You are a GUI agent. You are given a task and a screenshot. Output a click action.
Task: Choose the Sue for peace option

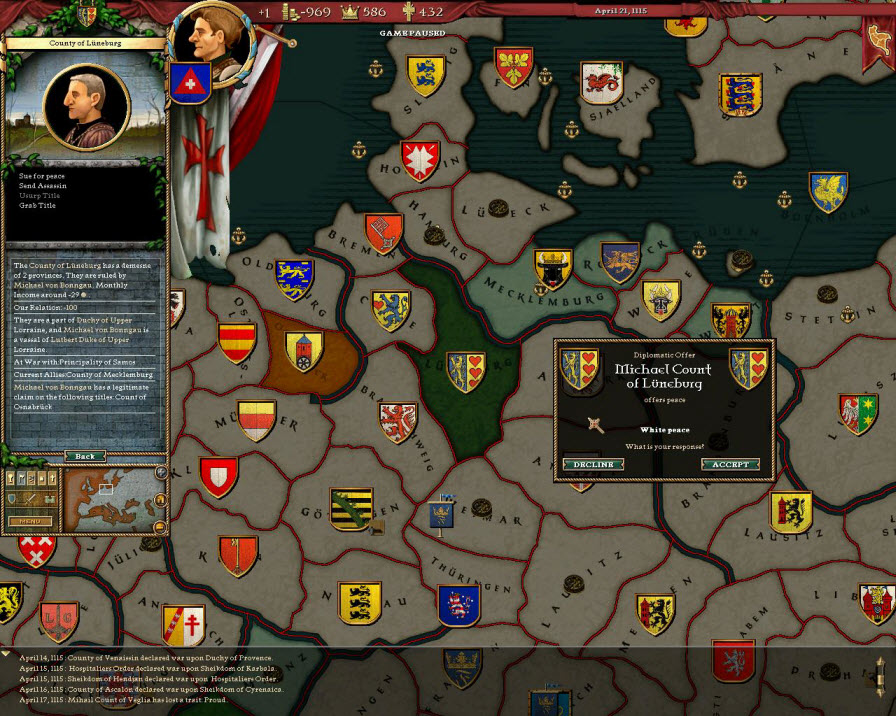(x=42, y=176)
